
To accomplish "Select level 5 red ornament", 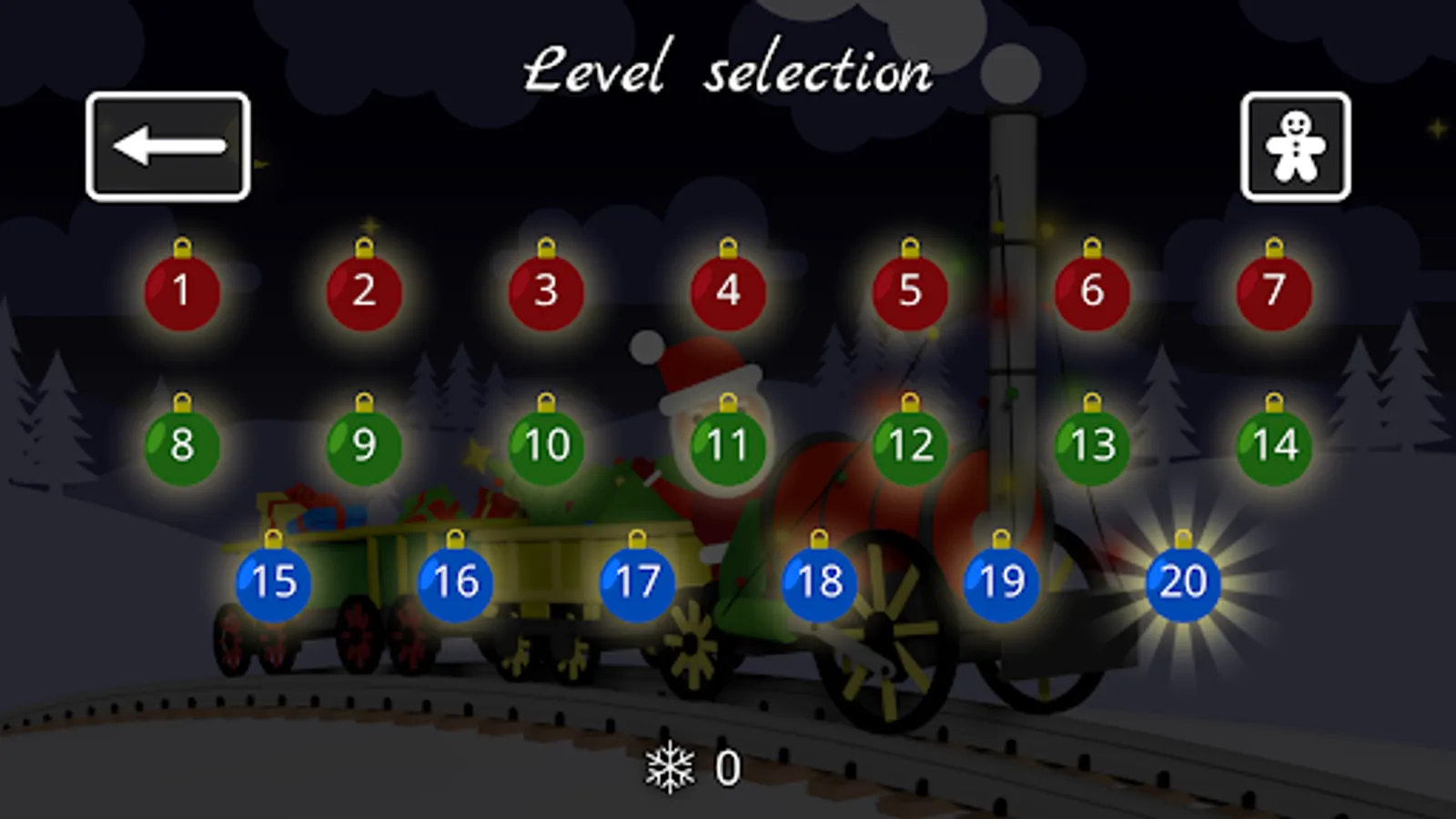I will click(909, 293).
